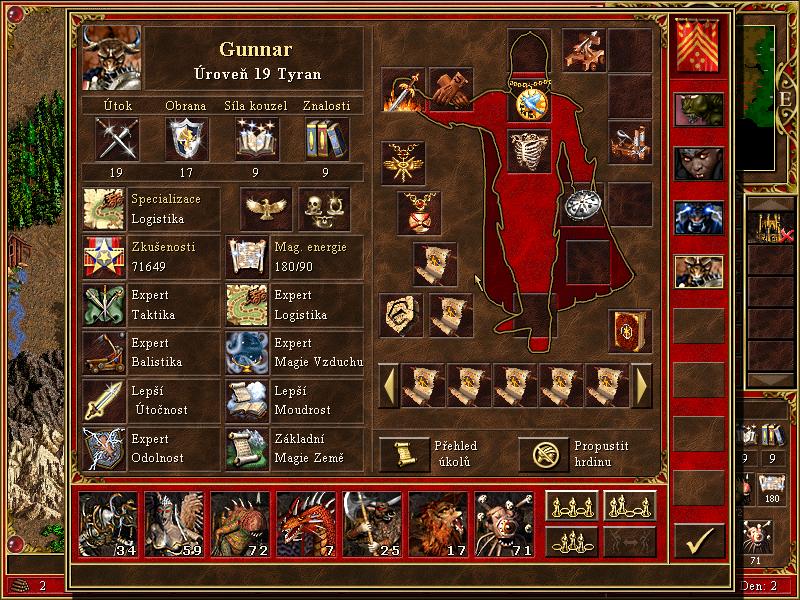Image resolution: width=800 pixels, height=600 pixels.
Task: Click Gunnar's hero portrait
Action: [111, 58]
